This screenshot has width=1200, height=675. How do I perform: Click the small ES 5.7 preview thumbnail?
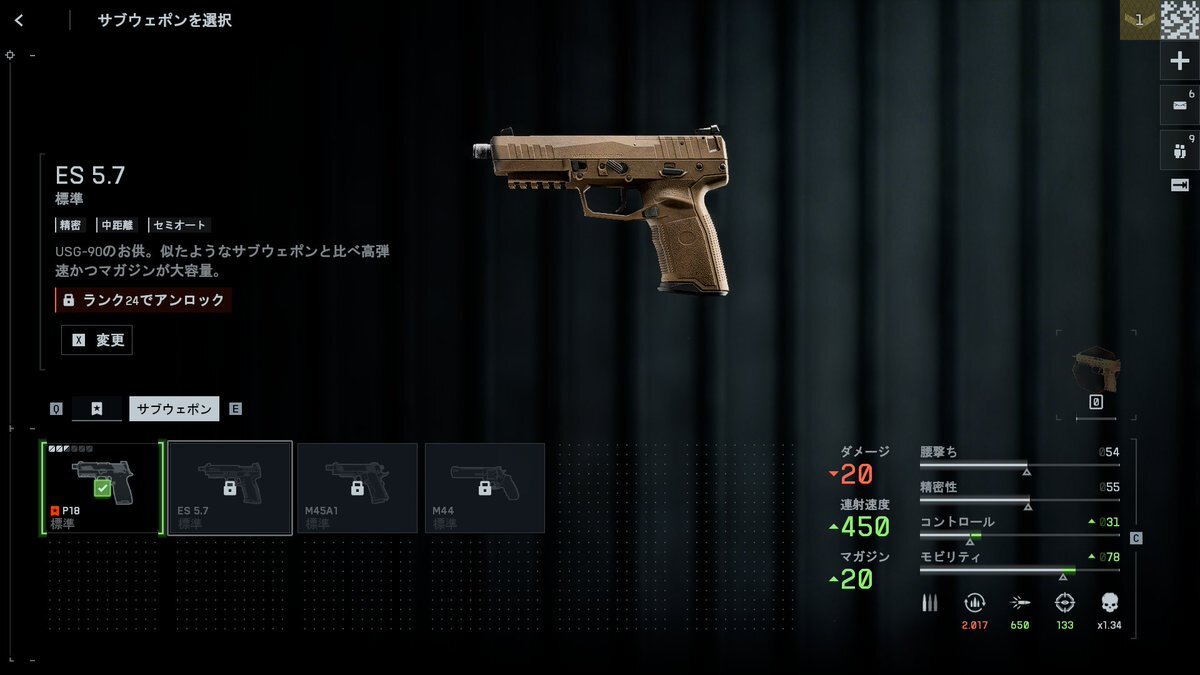(x=1096, y=370)
